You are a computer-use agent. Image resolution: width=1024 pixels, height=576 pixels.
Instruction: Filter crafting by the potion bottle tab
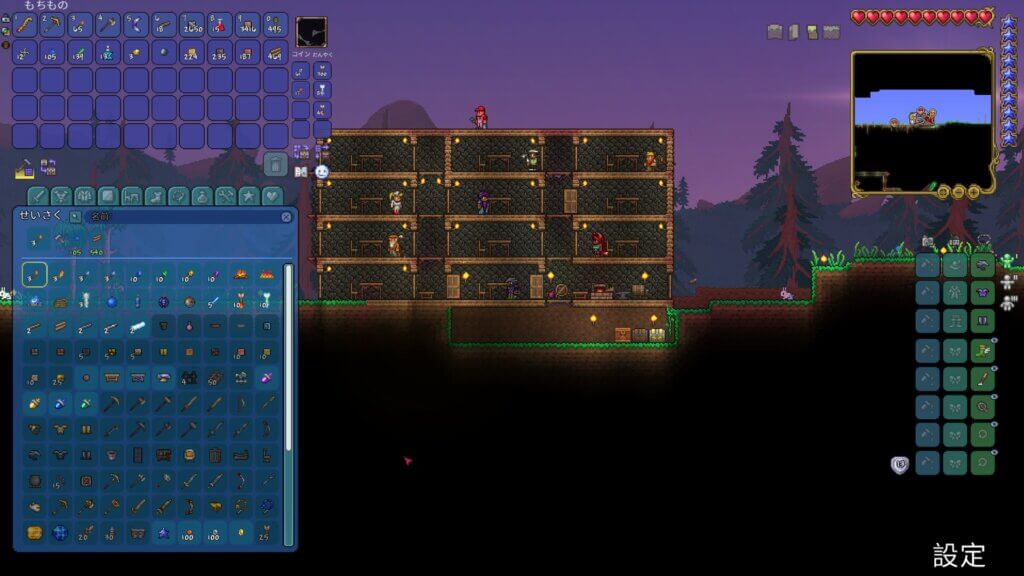202,196
